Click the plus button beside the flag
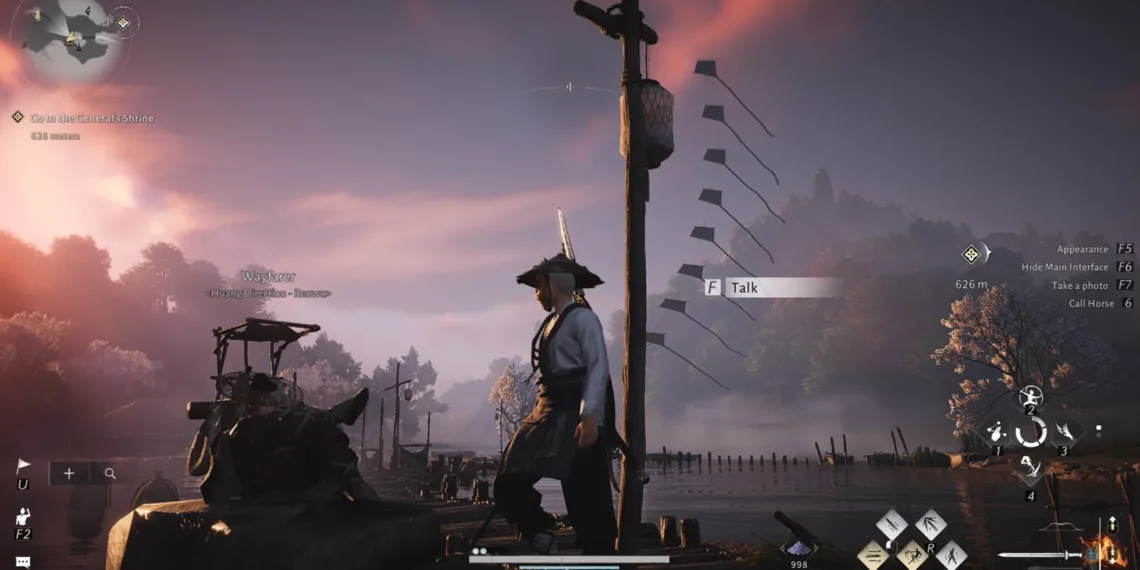The image size is (1140, 570). [69, 473]
